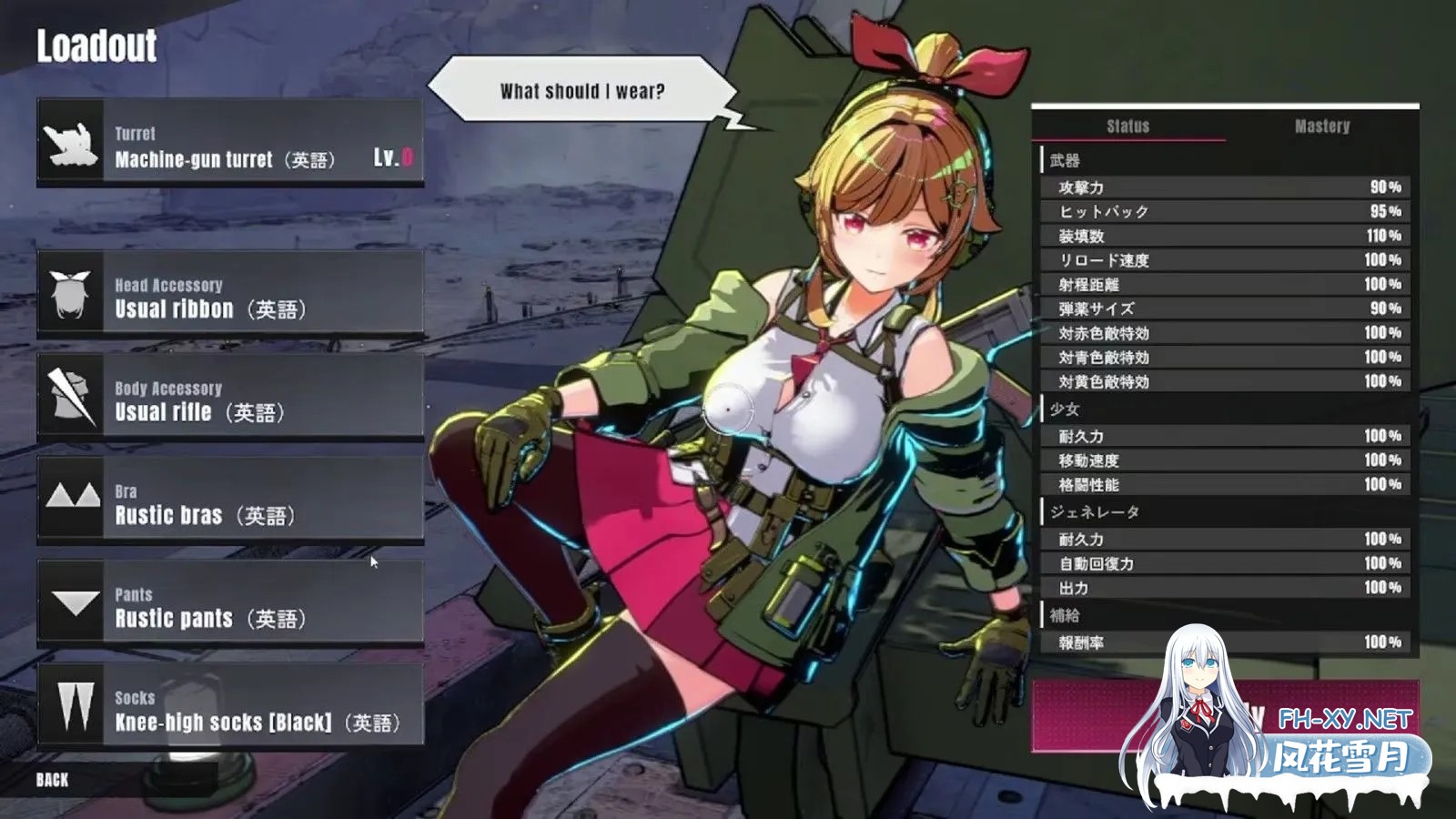This screenshot has height=819, width=1456.
Task: Click the circular marker on the character's chest
Action: click(729, 411)
